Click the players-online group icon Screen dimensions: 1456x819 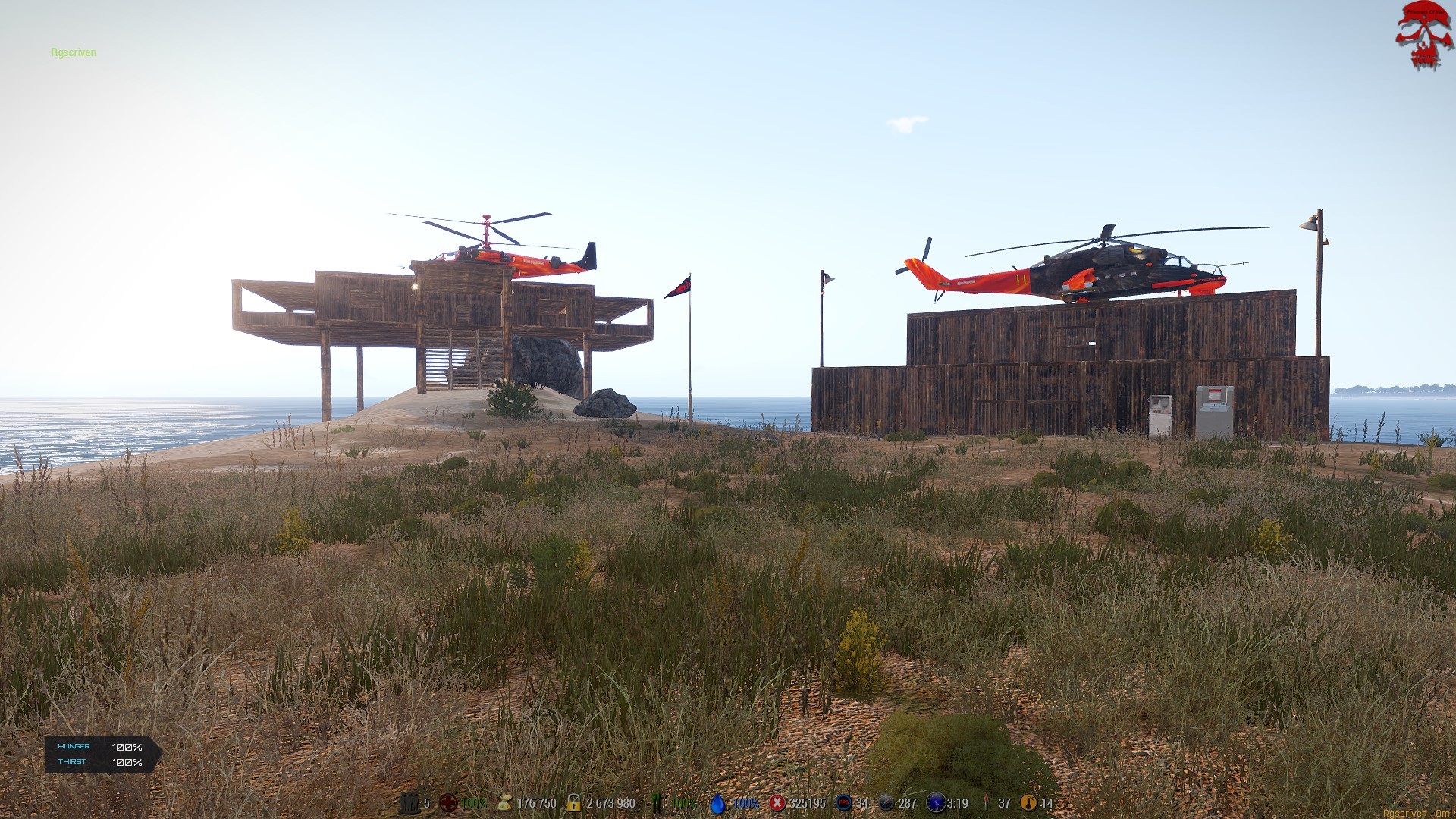(x=409, y=803)
